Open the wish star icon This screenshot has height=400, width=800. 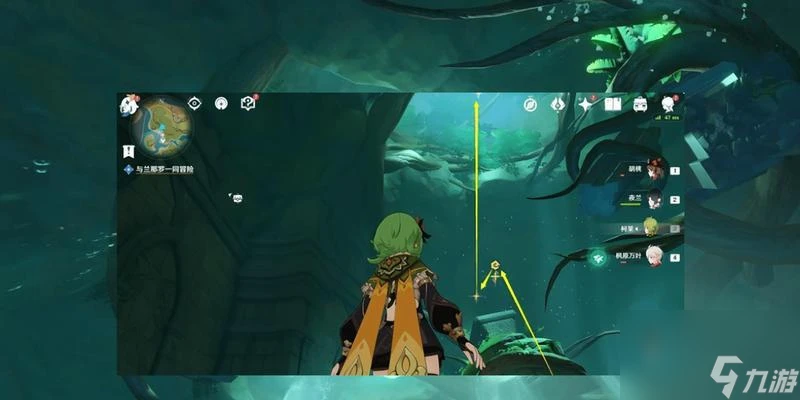point(585,104)
